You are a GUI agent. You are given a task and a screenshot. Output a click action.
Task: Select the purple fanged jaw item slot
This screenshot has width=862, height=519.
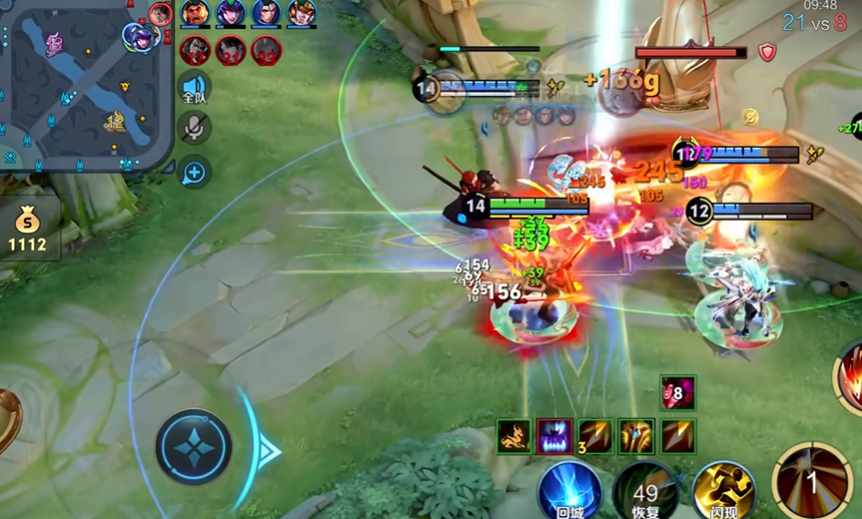point(554,436)
